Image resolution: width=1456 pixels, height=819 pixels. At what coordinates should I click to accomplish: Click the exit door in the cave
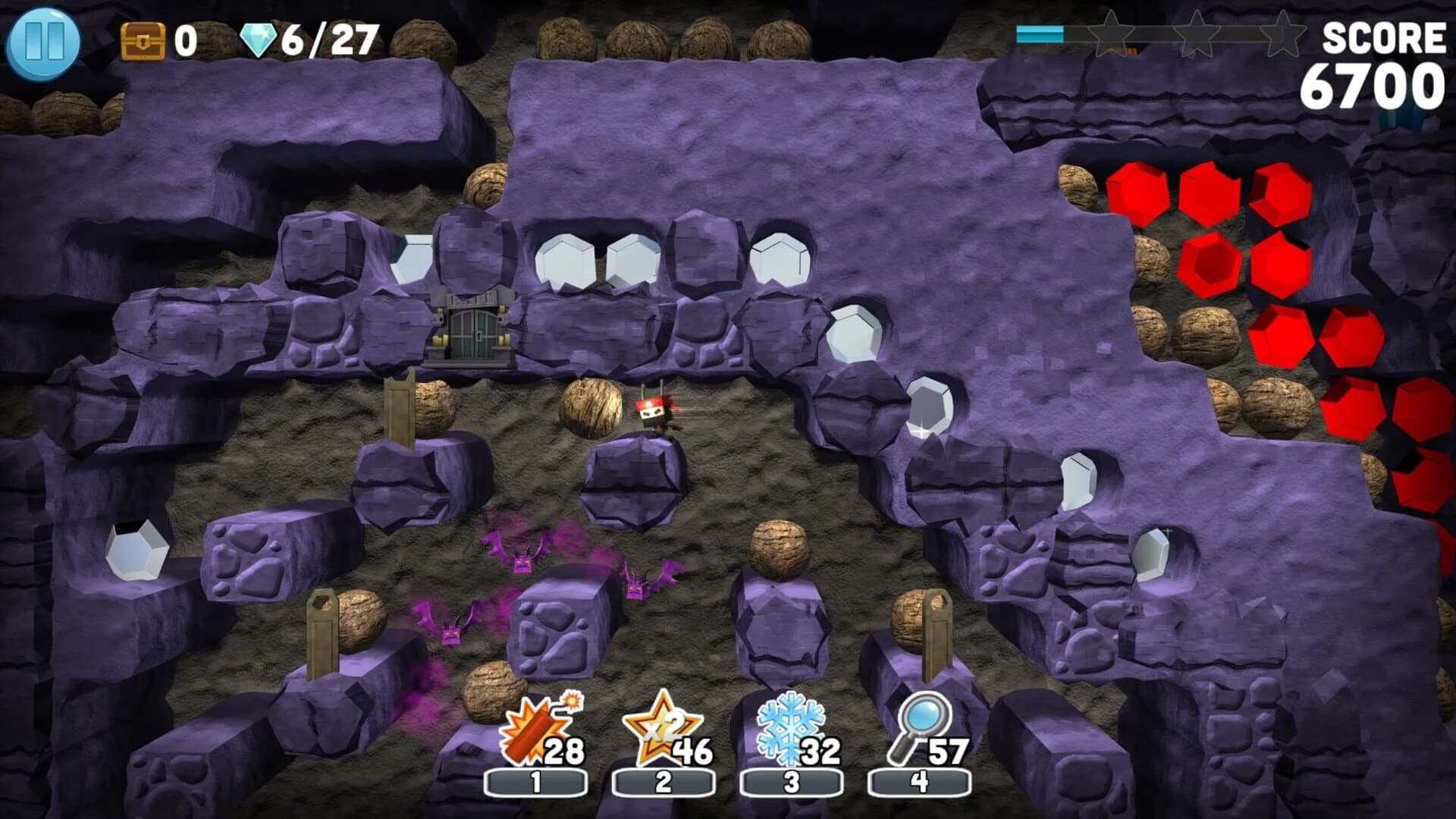469,330
